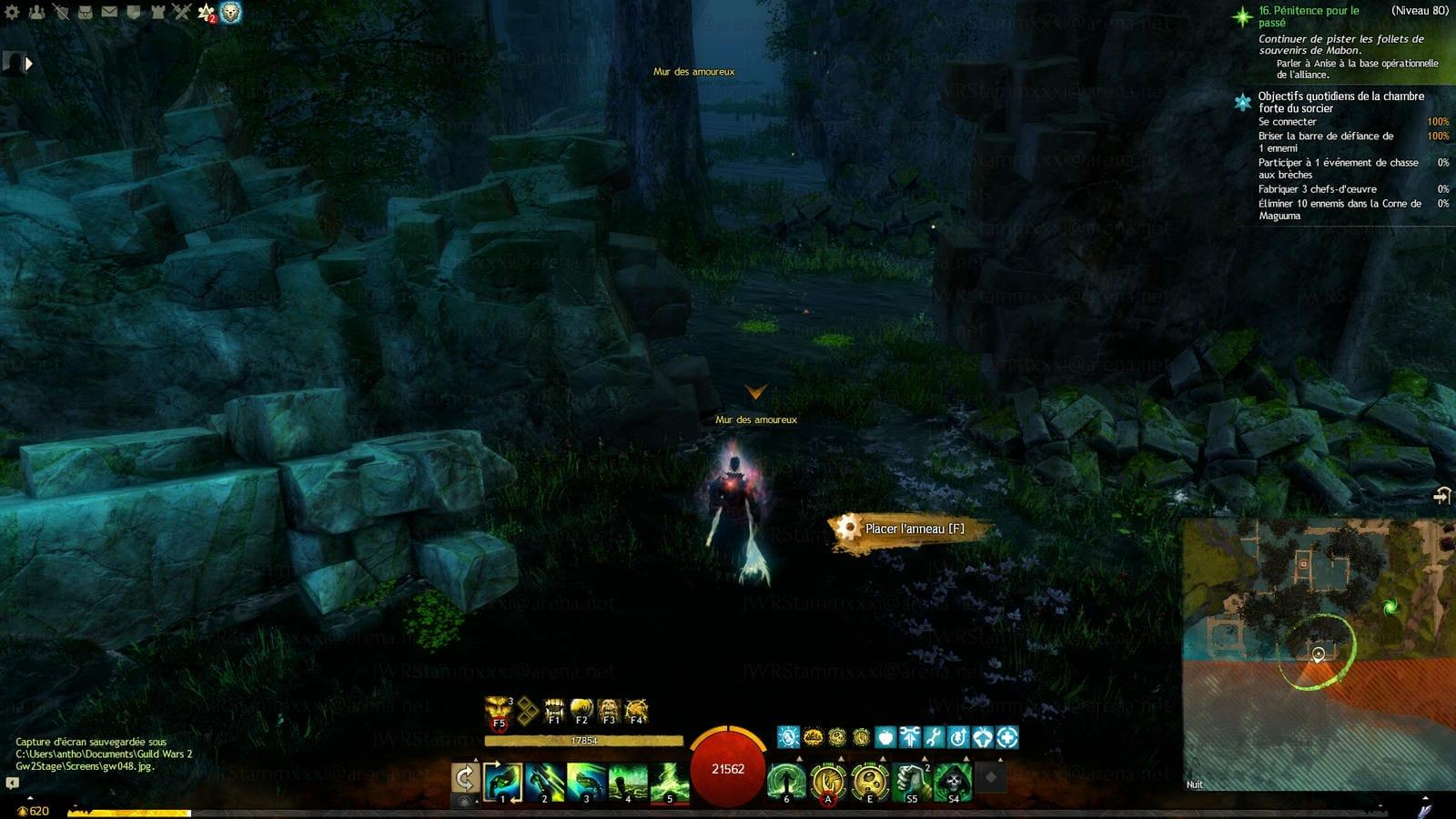Open the inventory bag icon
Viewport: 1456px width, 819px height.
coord(85,12)
